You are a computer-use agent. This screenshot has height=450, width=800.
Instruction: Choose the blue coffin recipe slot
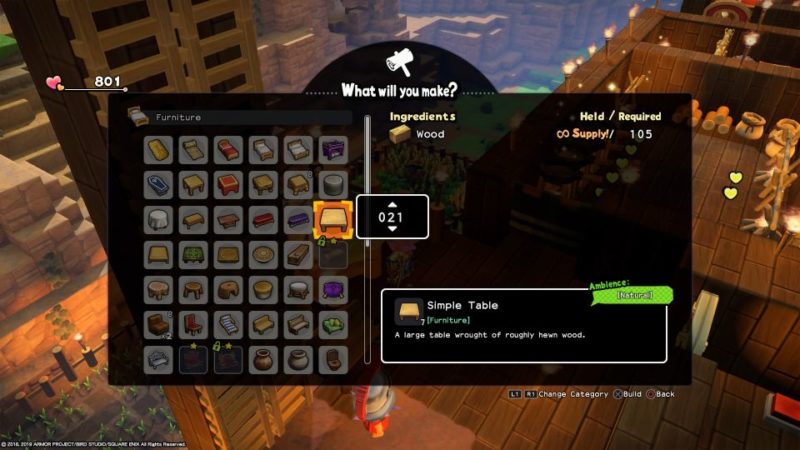tap(158, 184)
